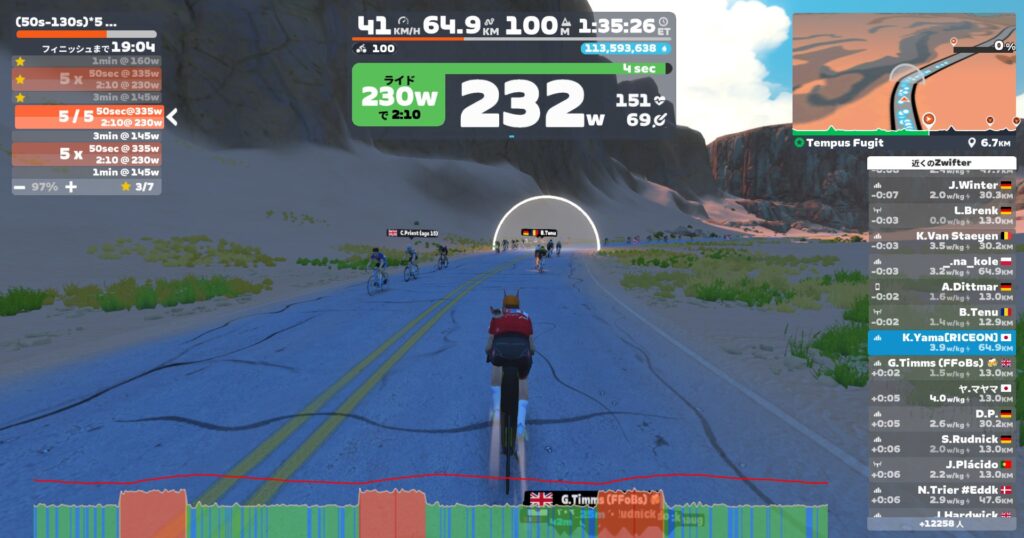Image resolution: width=1024 pixels, height=538 pixels.
Task: Choose B.Tenu's row in the rider list
Action: point(941,317)
